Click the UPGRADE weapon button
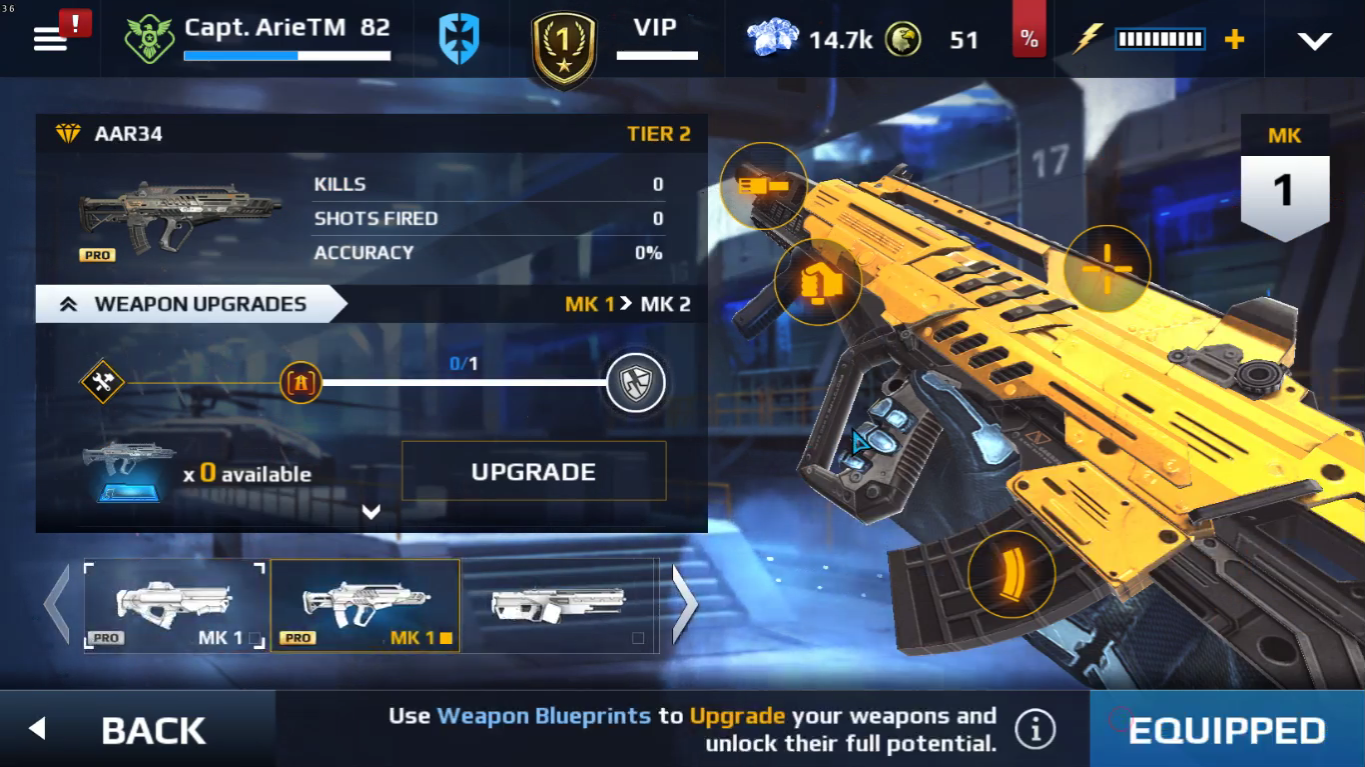Image resolution: width=1365 pixels, height=767 pixels. coord(533,471)
